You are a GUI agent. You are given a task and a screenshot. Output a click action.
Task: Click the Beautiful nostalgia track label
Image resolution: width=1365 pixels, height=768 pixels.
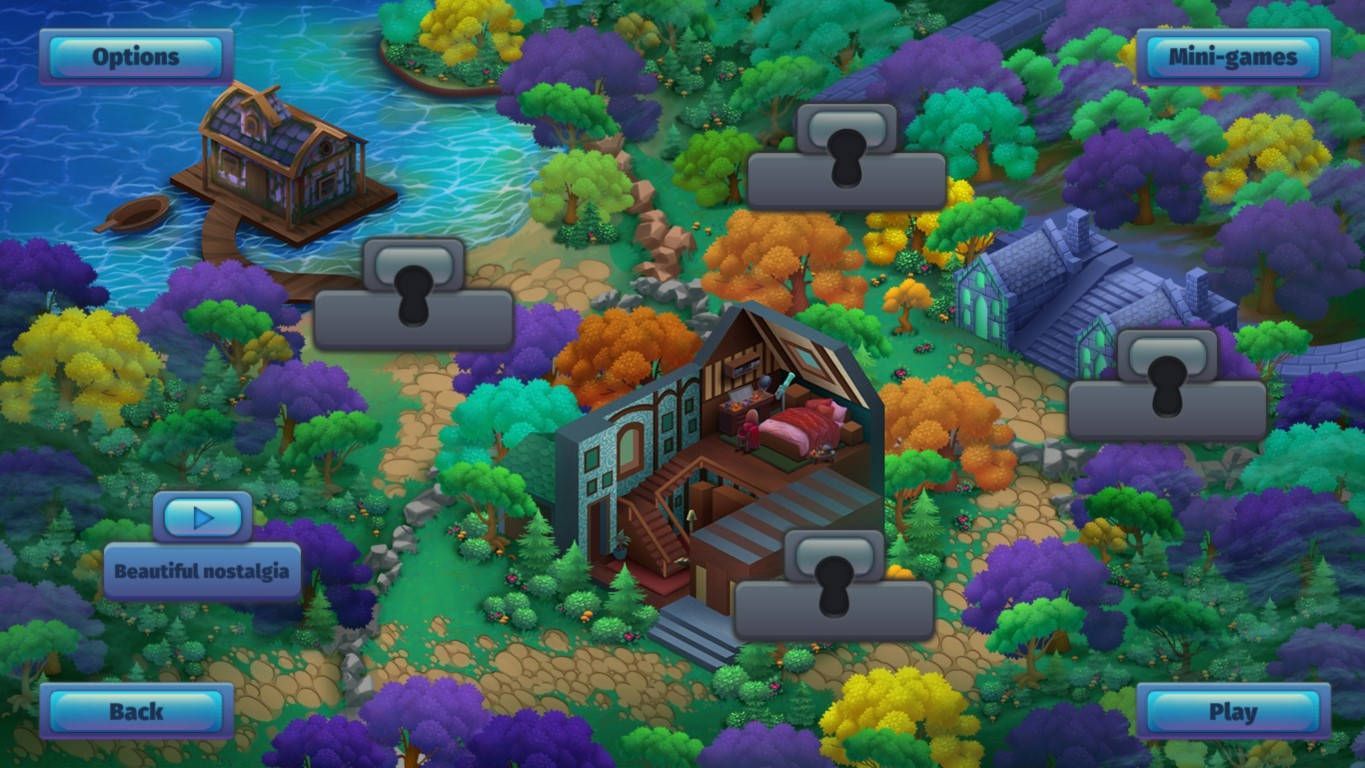pyautogui.click(x=201, y=570)
